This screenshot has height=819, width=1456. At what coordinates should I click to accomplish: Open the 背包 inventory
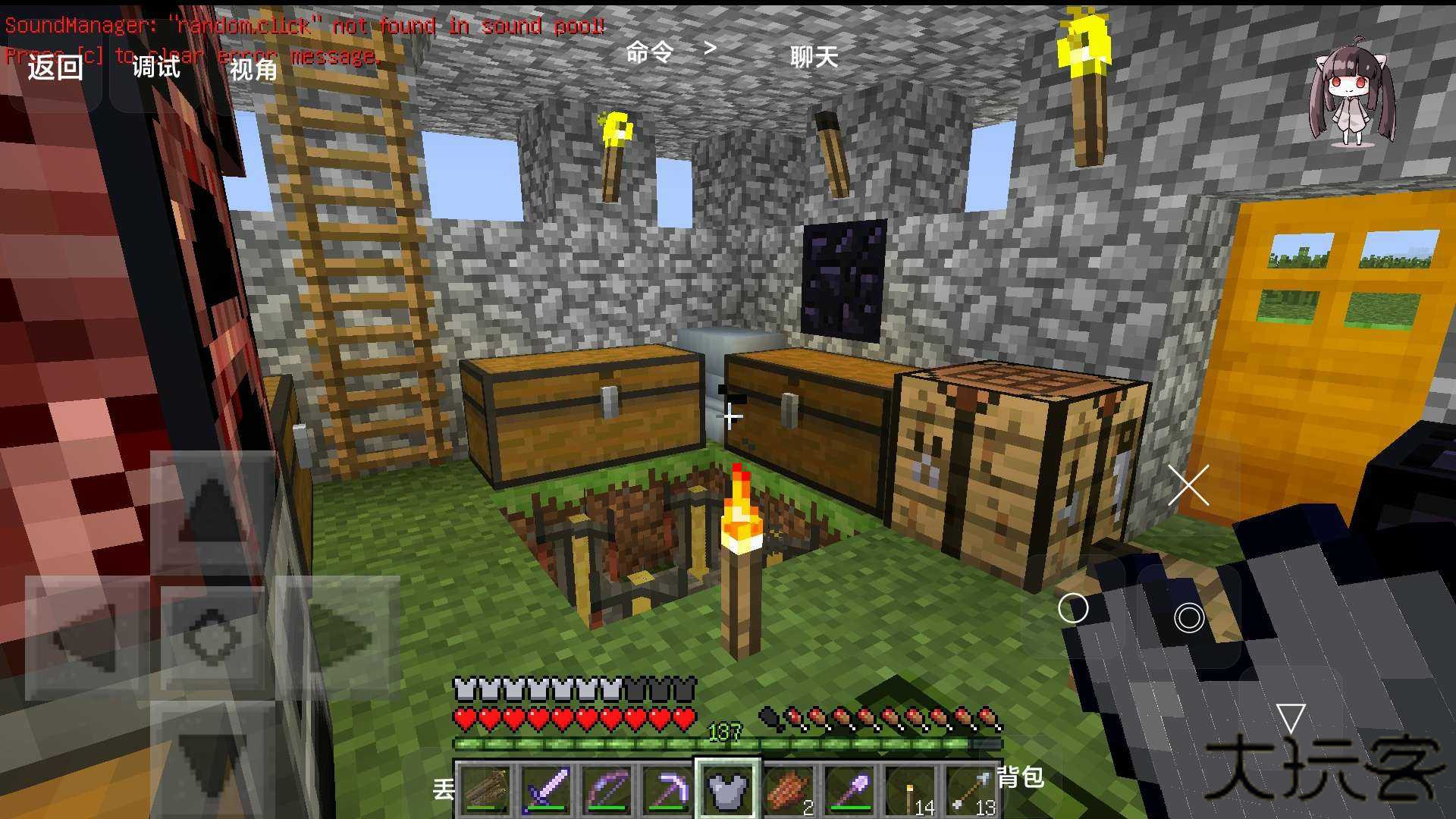(x=1020, y=777)
